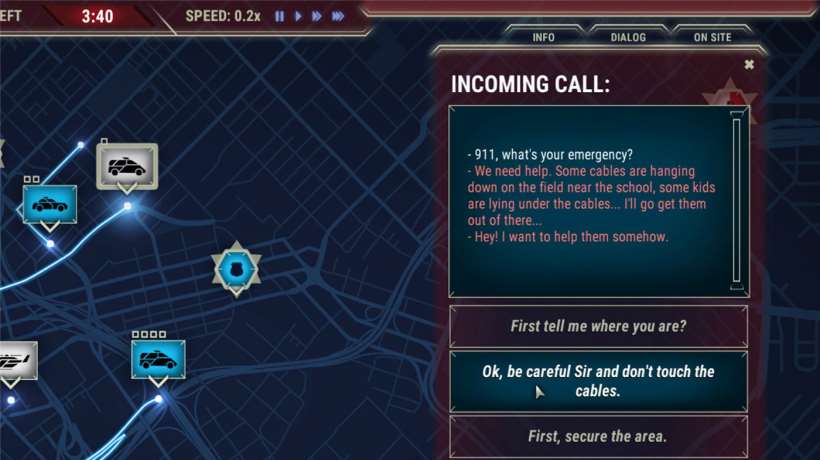Choose reply "First tell me where you are?"
Image resolution: width=820 pixels, height=460 pixels.
[x=598, y=326]
